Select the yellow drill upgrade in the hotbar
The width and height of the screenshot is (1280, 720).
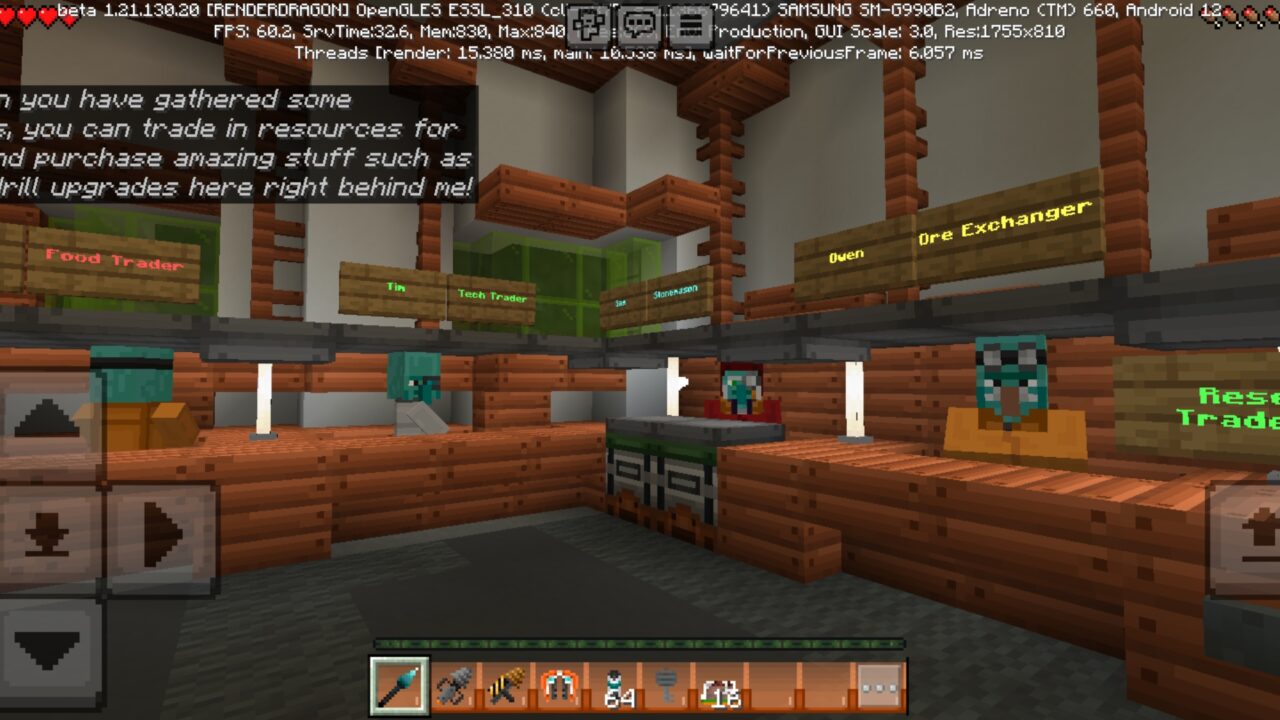[505, 684]
